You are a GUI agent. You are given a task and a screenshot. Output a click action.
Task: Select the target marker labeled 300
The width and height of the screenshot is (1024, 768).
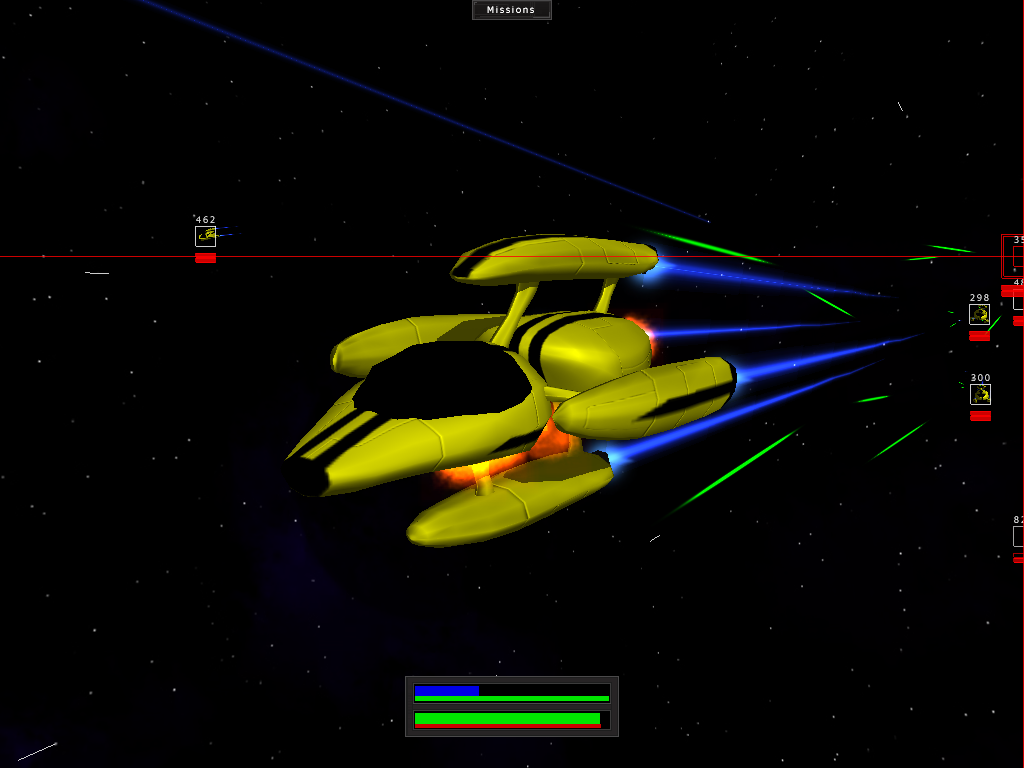980,394
